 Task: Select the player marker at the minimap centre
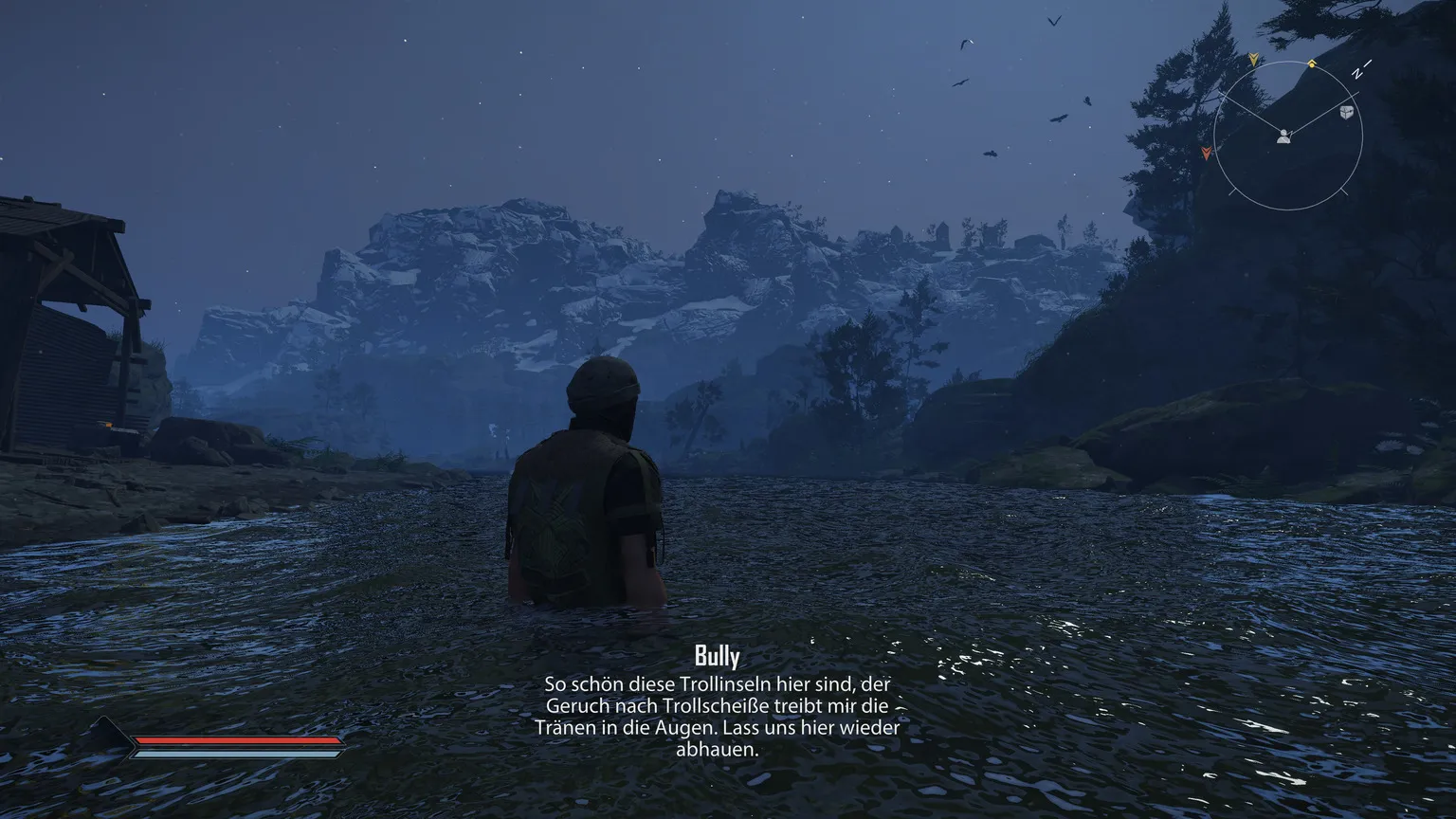[1283, 136]
